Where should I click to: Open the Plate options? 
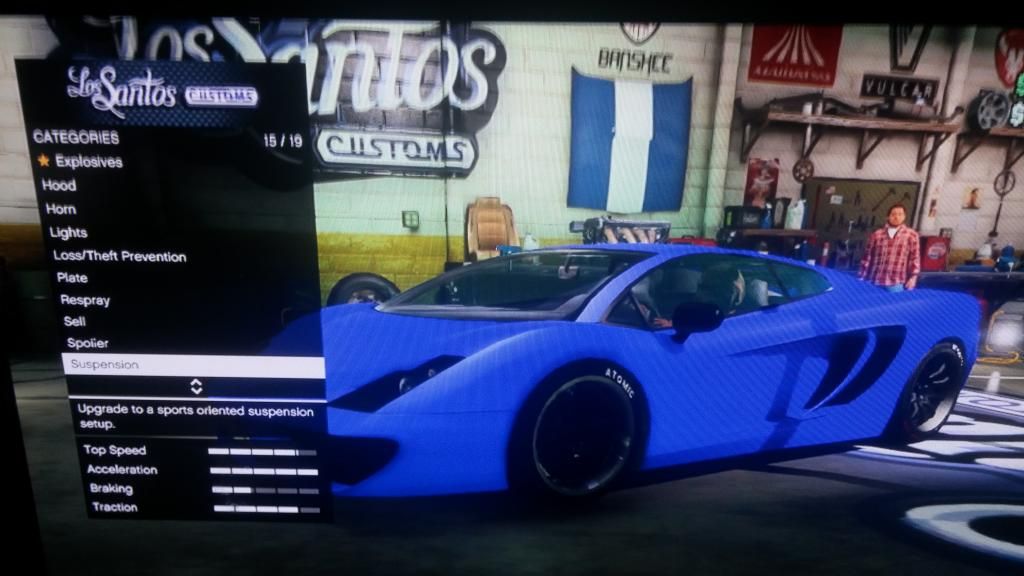click(72, 278)
